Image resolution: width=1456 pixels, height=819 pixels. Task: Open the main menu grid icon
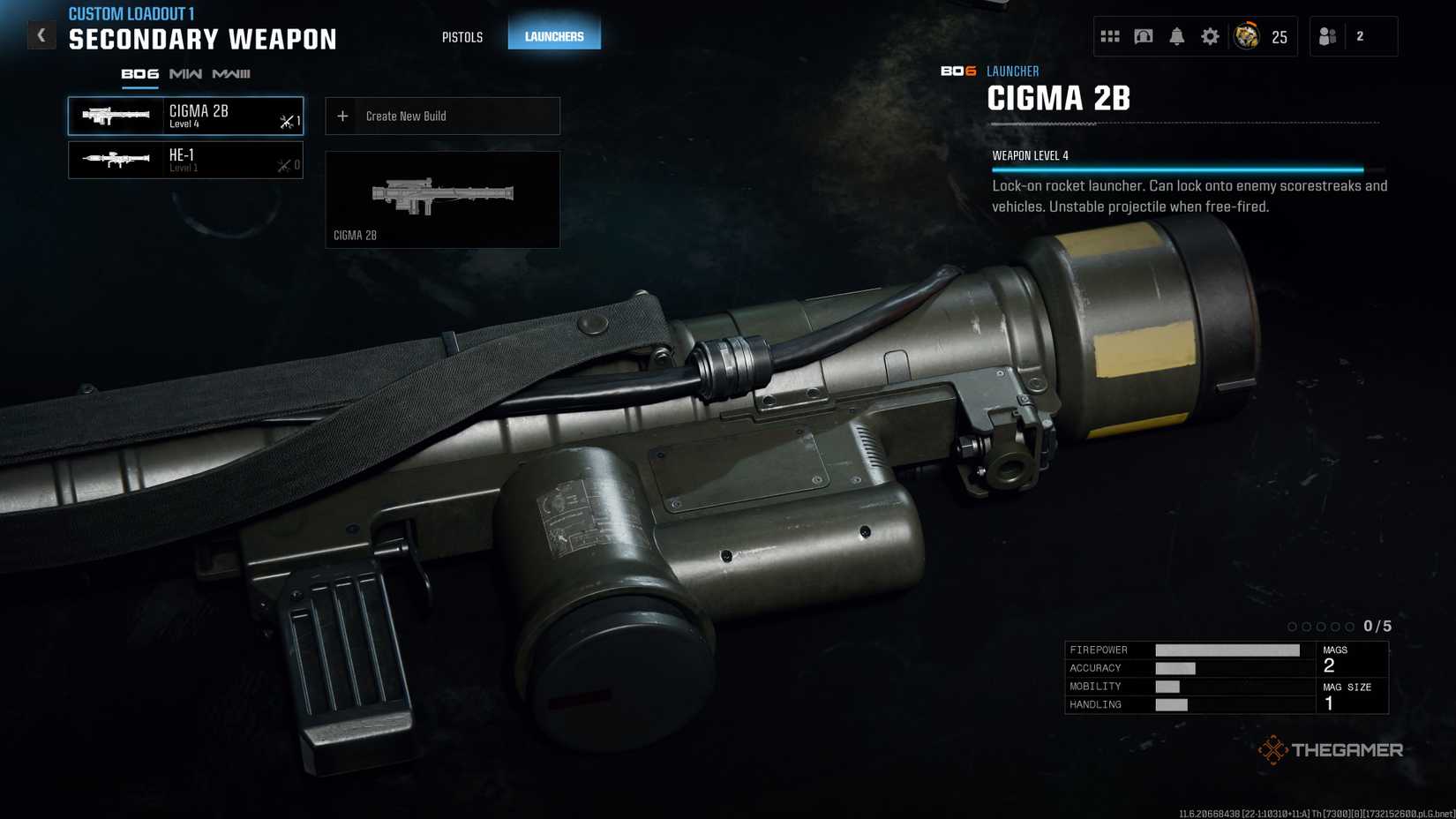tap(1110, 36)
